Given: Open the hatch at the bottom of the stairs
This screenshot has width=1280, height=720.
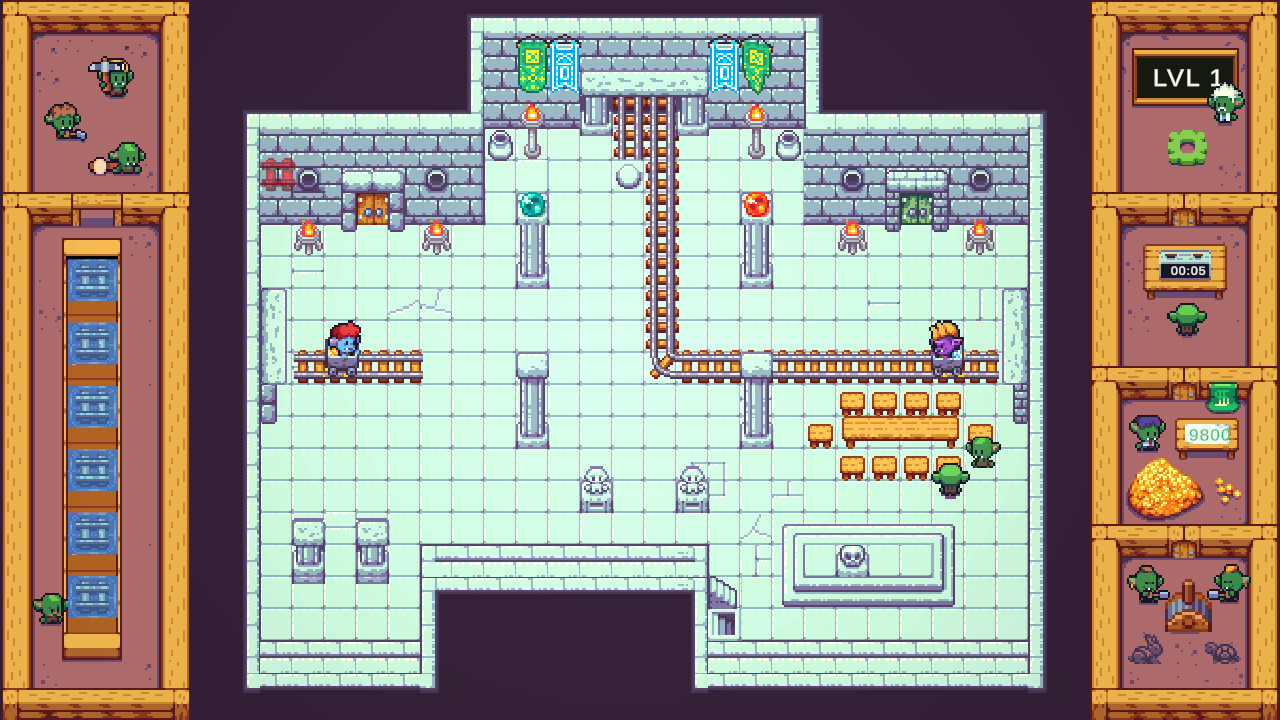Looking at the screenshot, I should click(x=723, y=625).
